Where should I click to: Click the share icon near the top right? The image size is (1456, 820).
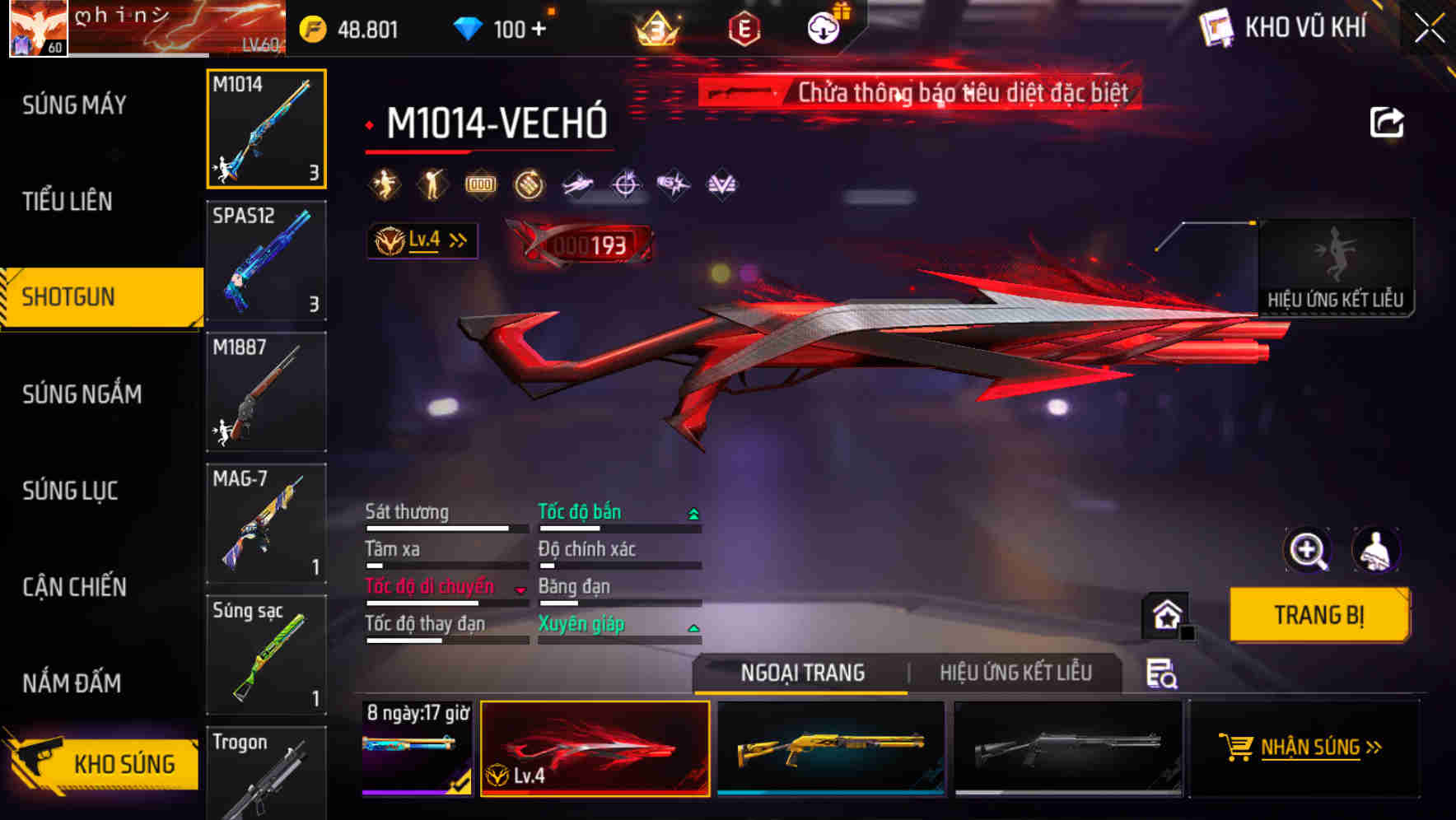click(x=1387, y=120)
